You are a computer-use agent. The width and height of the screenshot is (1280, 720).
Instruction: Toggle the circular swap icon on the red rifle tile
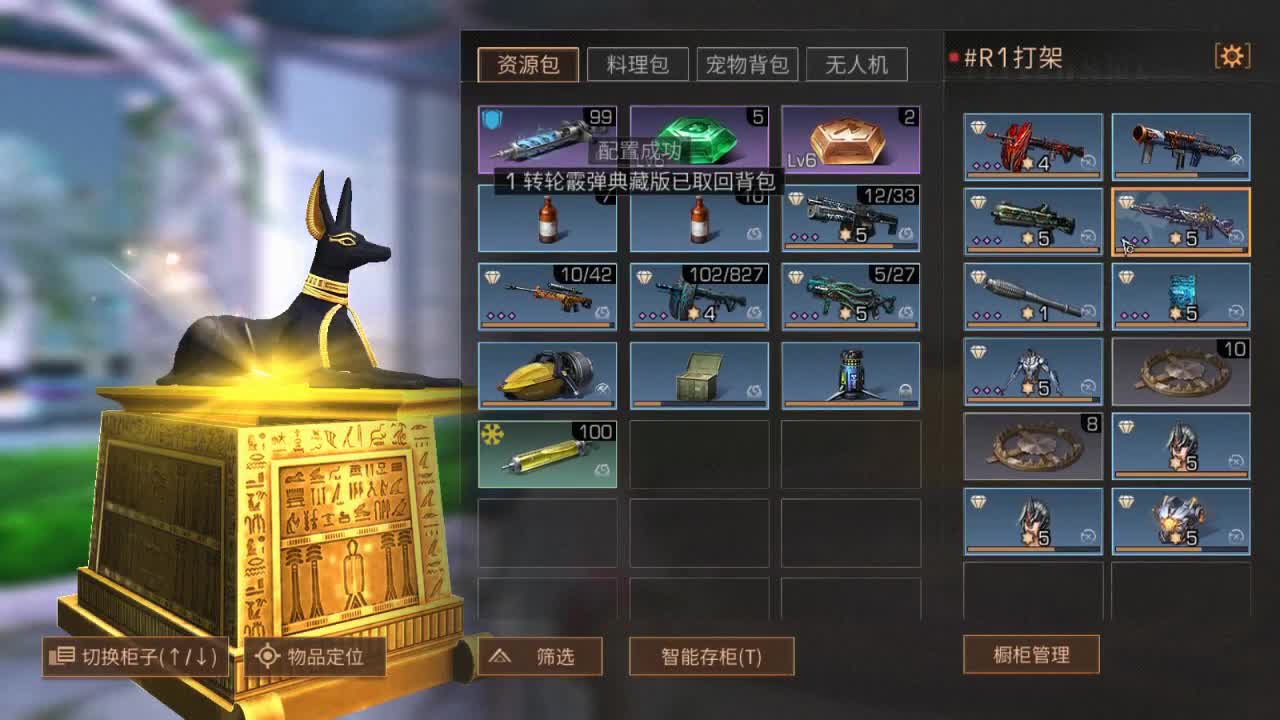pyautogui.click(x=1087, y=162)
